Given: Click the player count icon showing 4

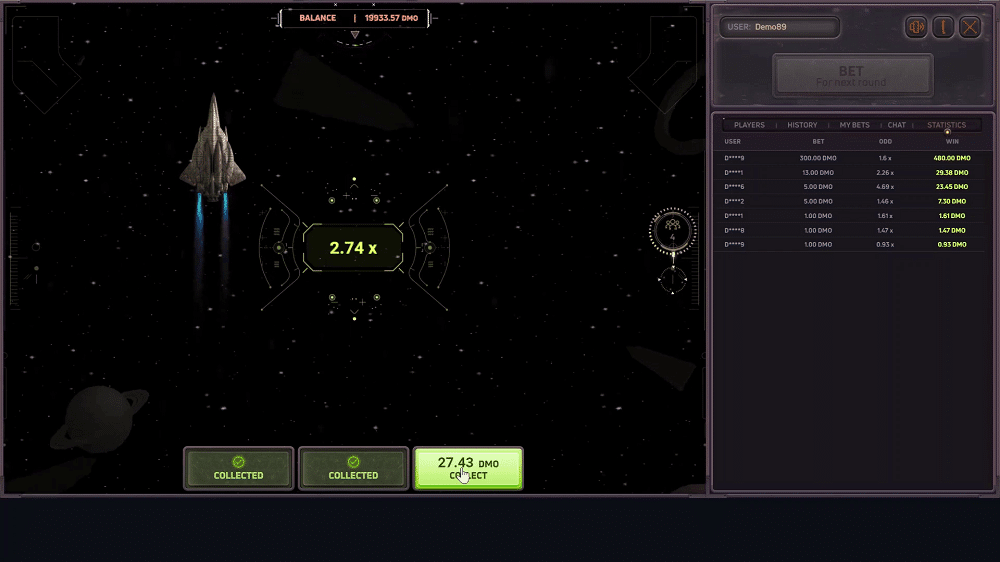Looking at the screenshot, I should point(672,231).
